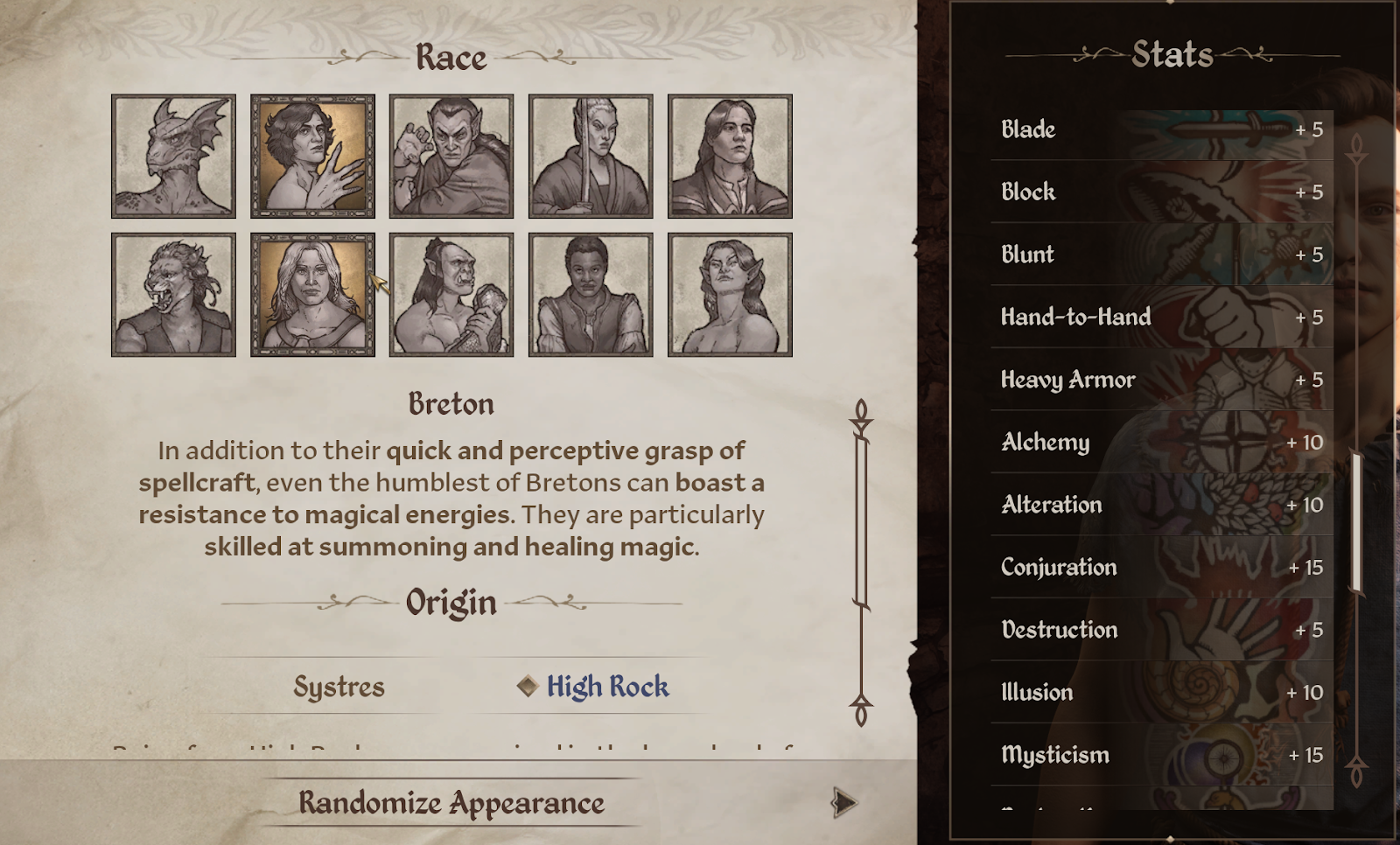The height and width of the screenshot is (845, 1400).
Task: Click the Conjuration stat row
Action: (1161, 567)
